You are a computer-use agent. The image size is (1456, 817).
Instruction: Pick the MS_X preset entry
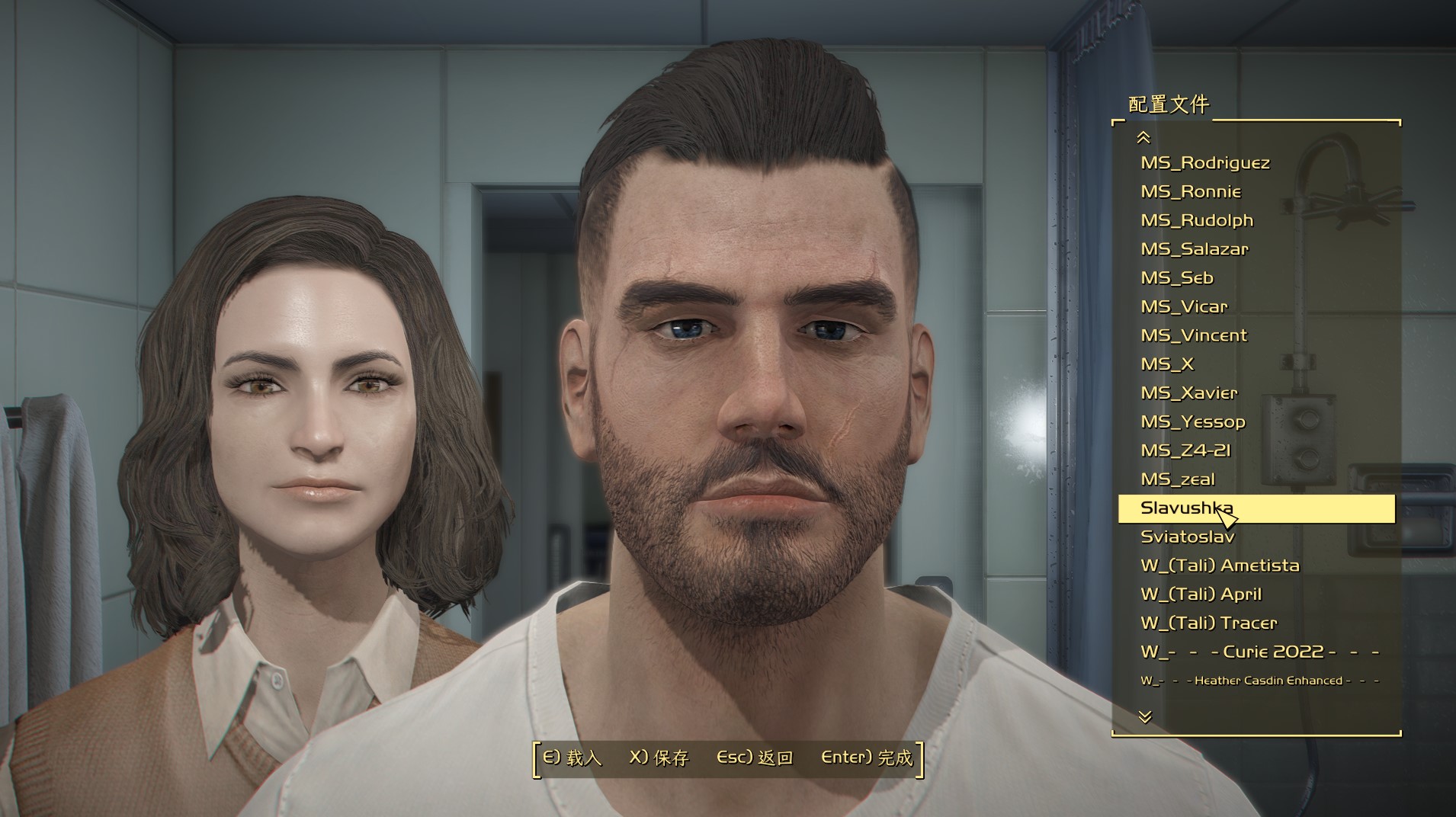pos(1166,364)
